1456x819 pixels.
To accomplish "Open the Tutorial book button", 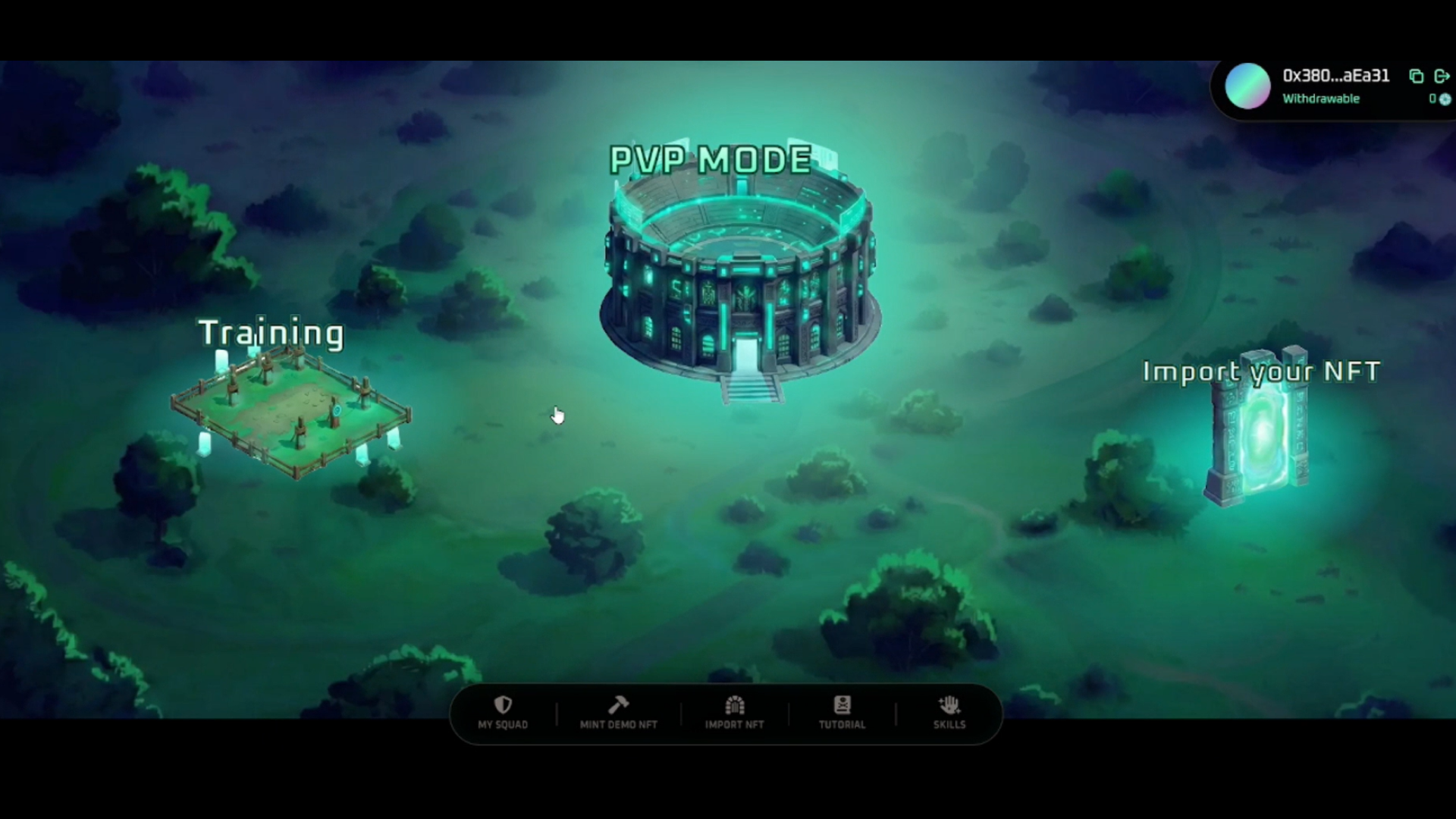I will 842,713.
